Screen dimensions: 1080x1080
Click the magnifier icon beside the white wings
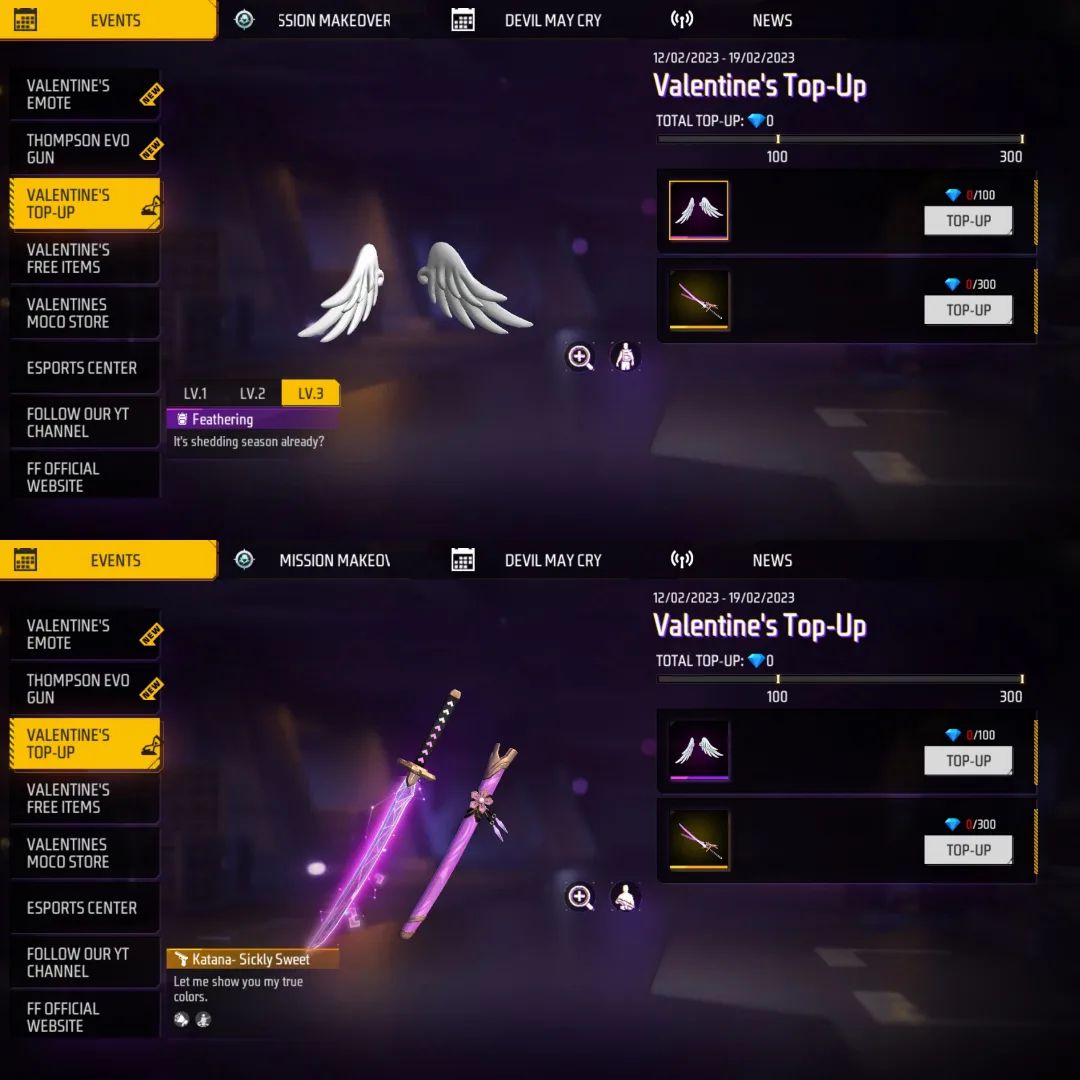(581, 357)
